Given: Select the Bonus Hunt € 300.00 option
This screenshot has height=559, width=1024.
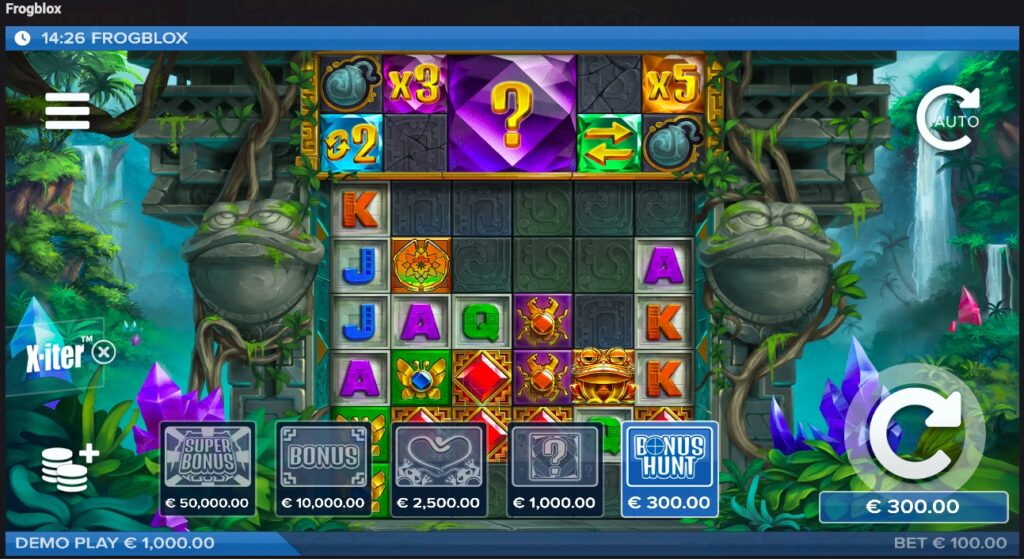Looking at the screenshot, I should pos(669,468).
